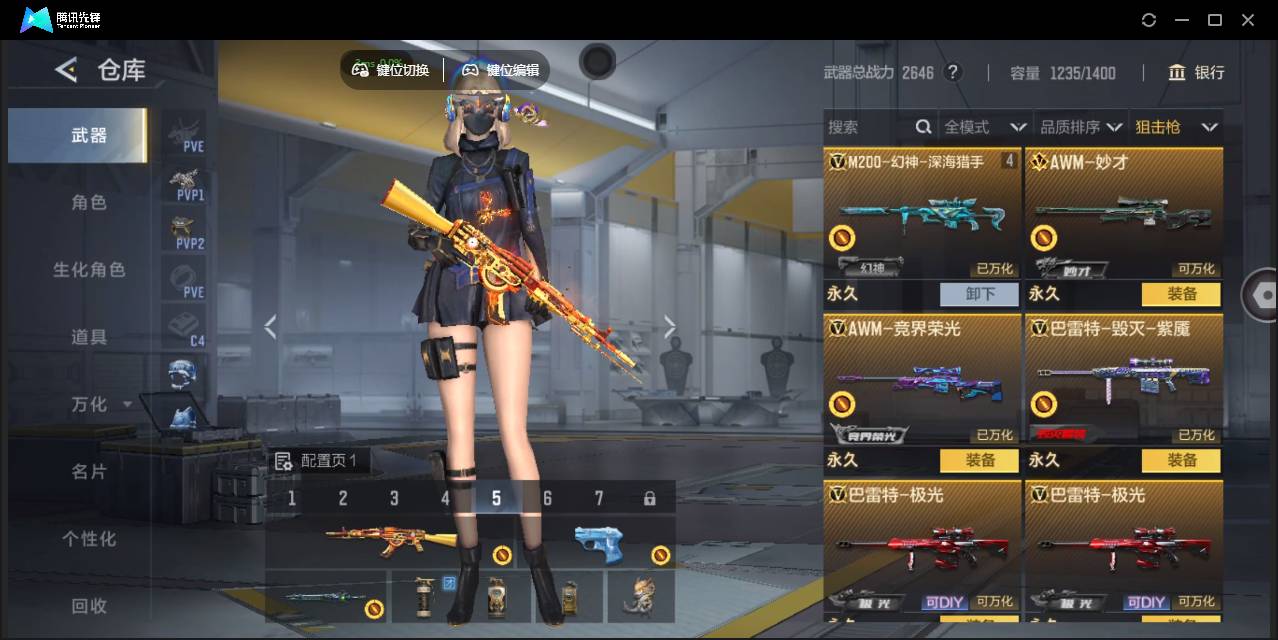Maximize the emulator window
Image resolution: width=1278 pixels, height=640 pixels.
[x=1215, y=20]
